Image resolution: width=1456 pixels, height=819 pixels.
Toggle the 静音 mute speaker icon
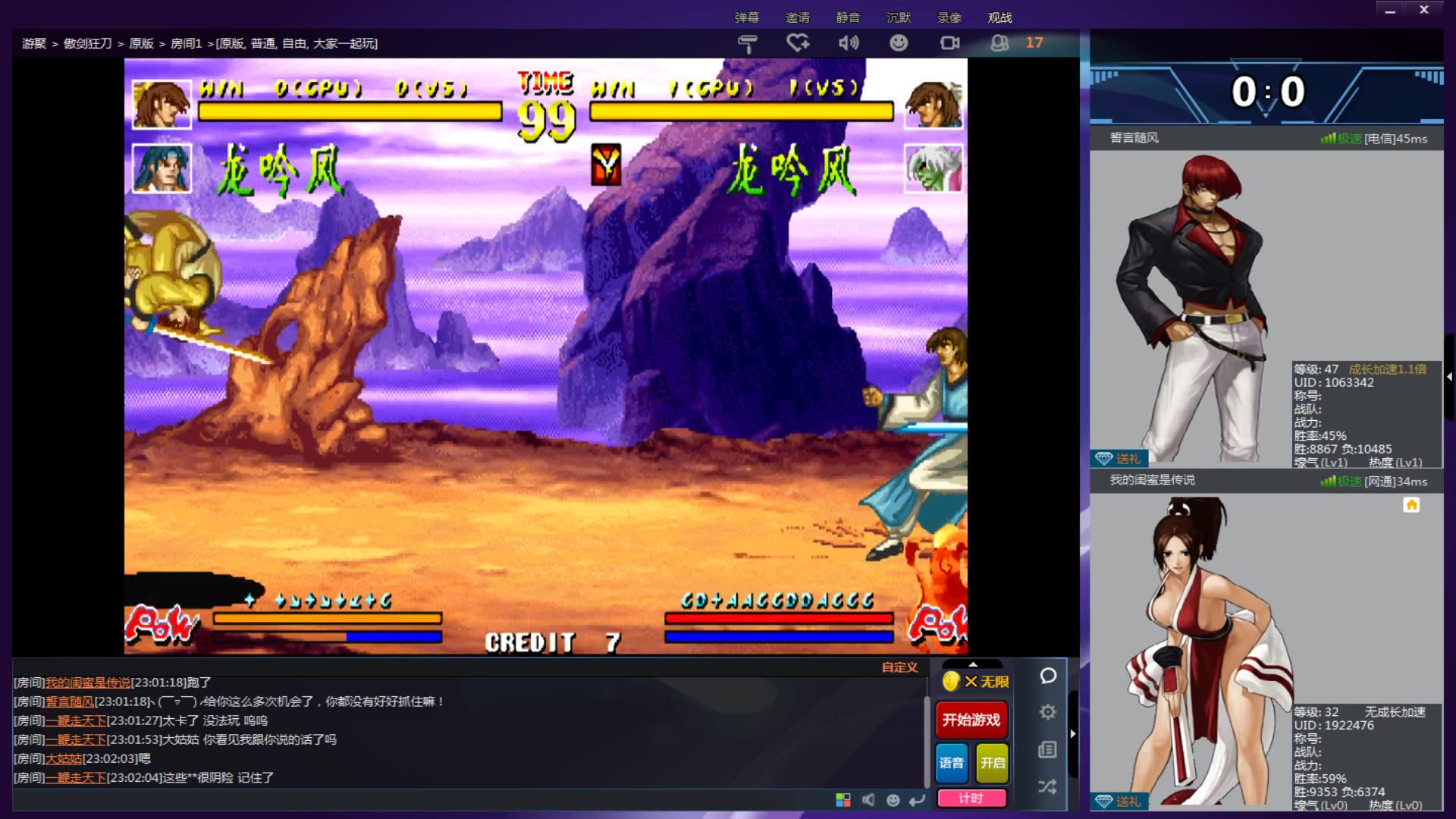click(x=849, y=43)
